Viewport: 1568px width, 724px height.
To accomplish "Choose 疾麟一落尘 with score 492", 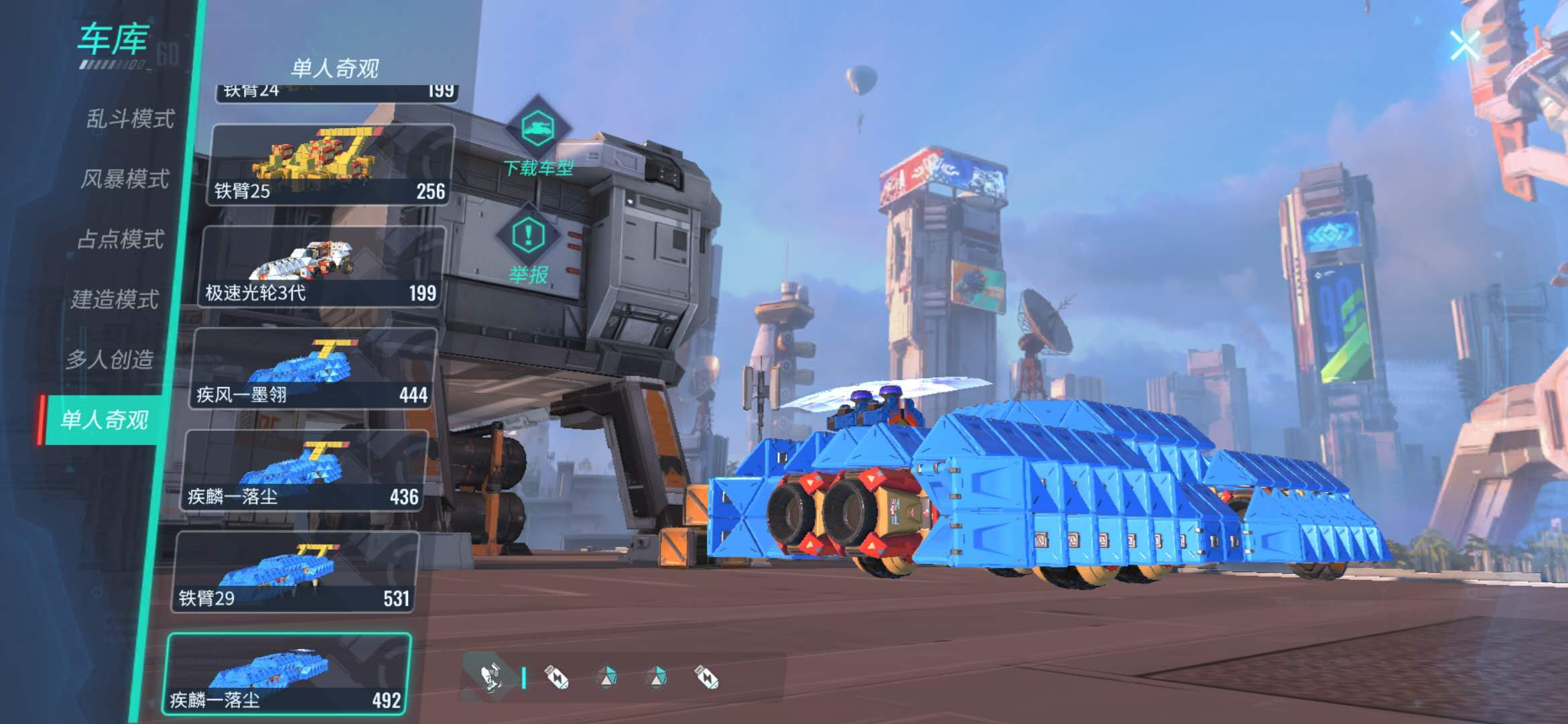I will pyautogui.click(x=287, y=674).
